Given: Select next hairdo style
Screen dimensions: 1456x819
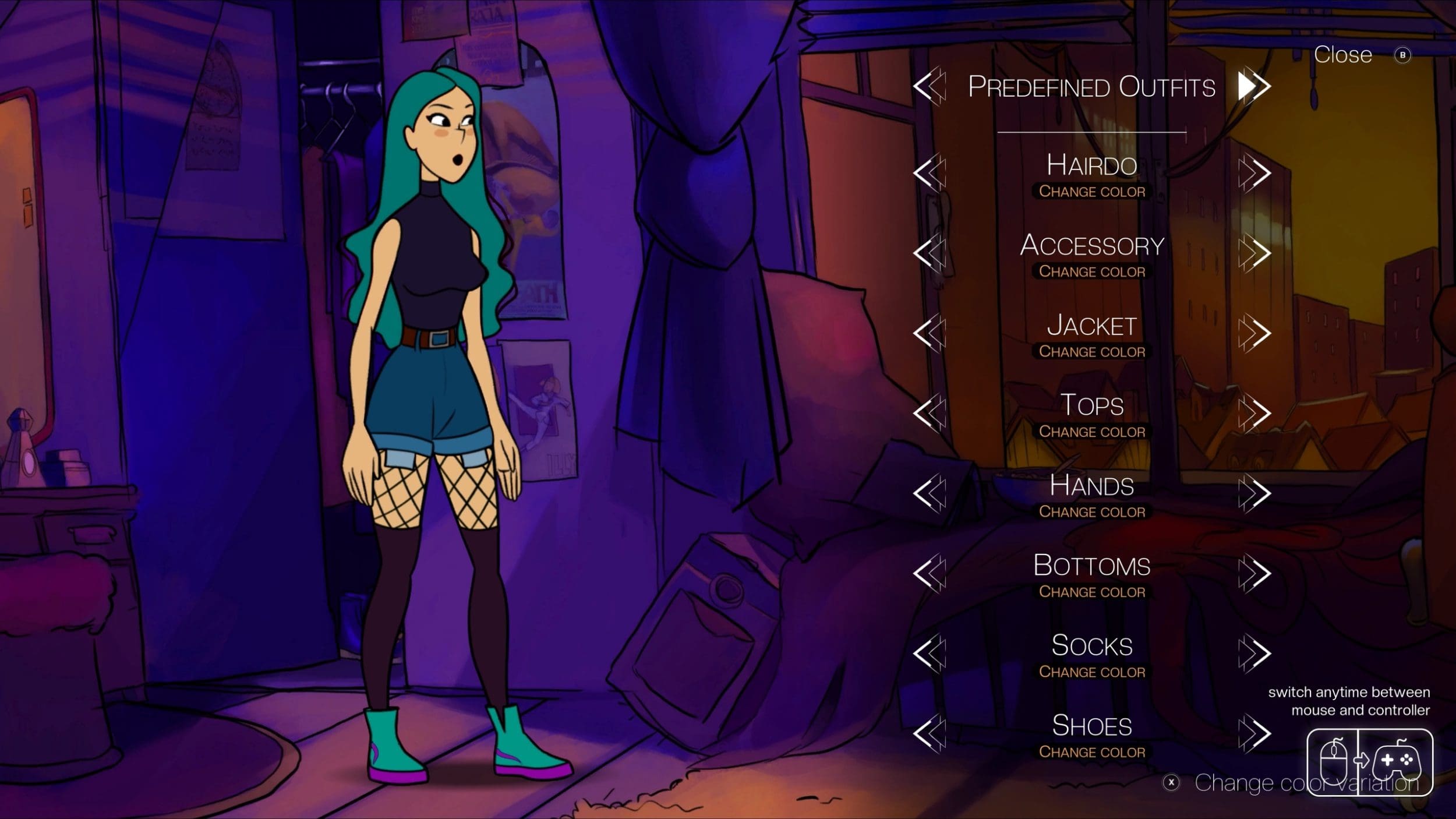Looking at the screenshot, I should pos(1254,172).
